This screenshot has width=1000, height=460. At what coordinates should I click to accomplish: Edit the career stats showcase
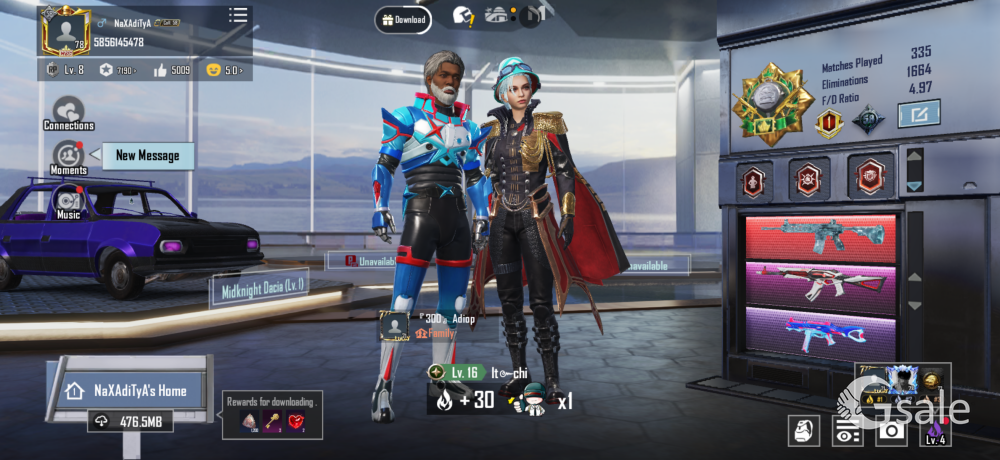[x=917, y=114]
